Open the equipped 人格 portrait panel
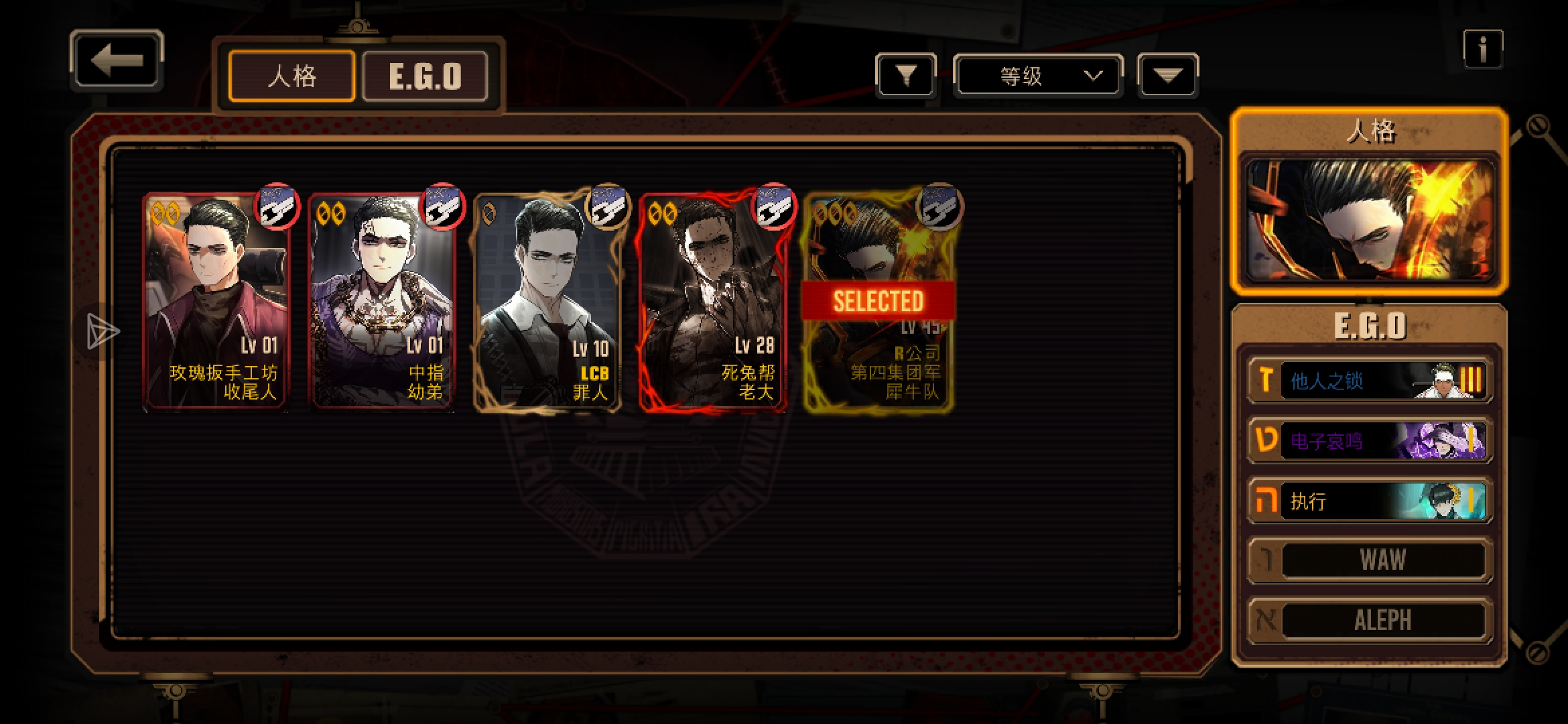The image size is (1568, 724). pyautogui.click(x=1370, y=220)
